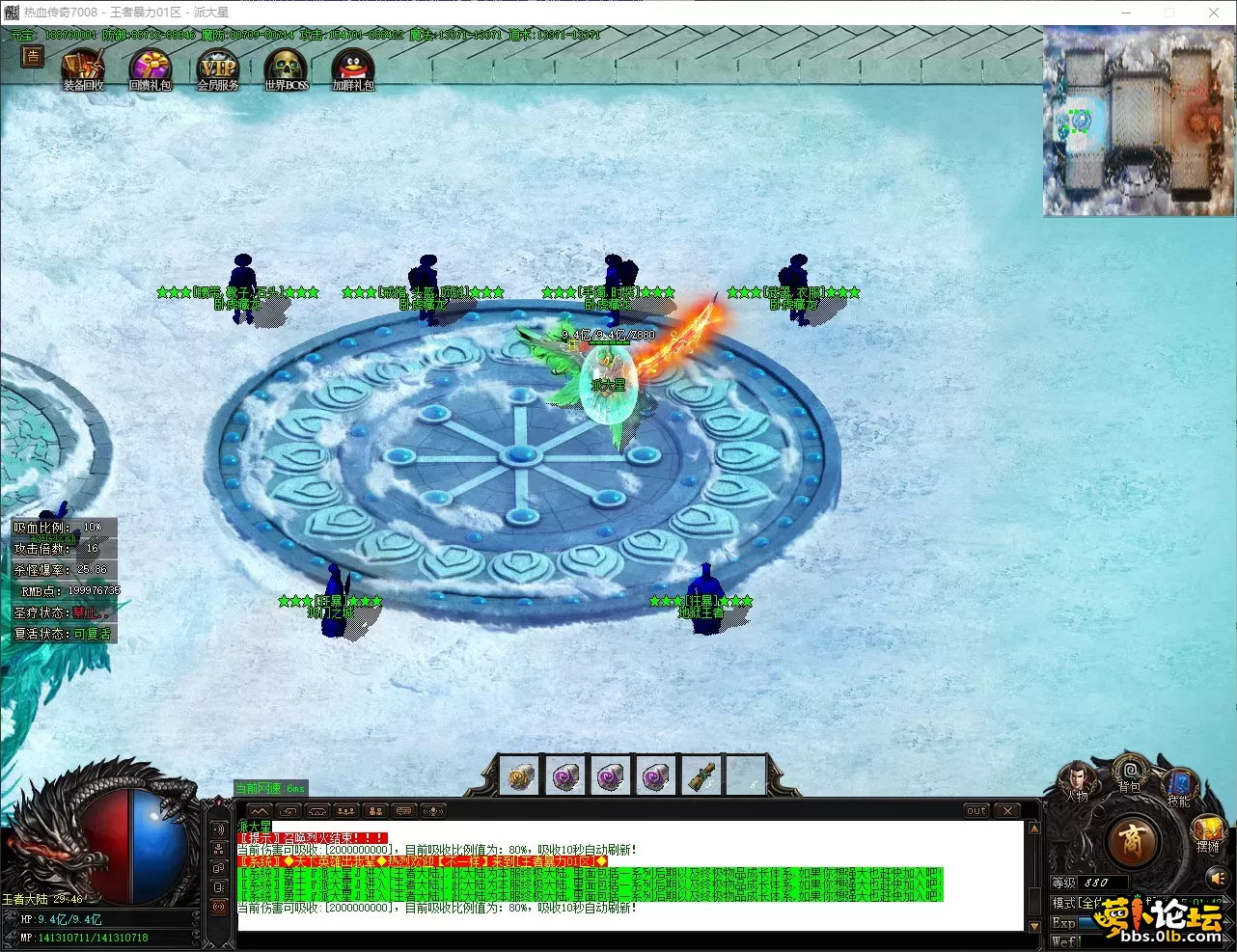This screenshot has height=952, width=1237.
Task: Open the 装备回收 equipment recycle icon
Action: coord(83,68)
